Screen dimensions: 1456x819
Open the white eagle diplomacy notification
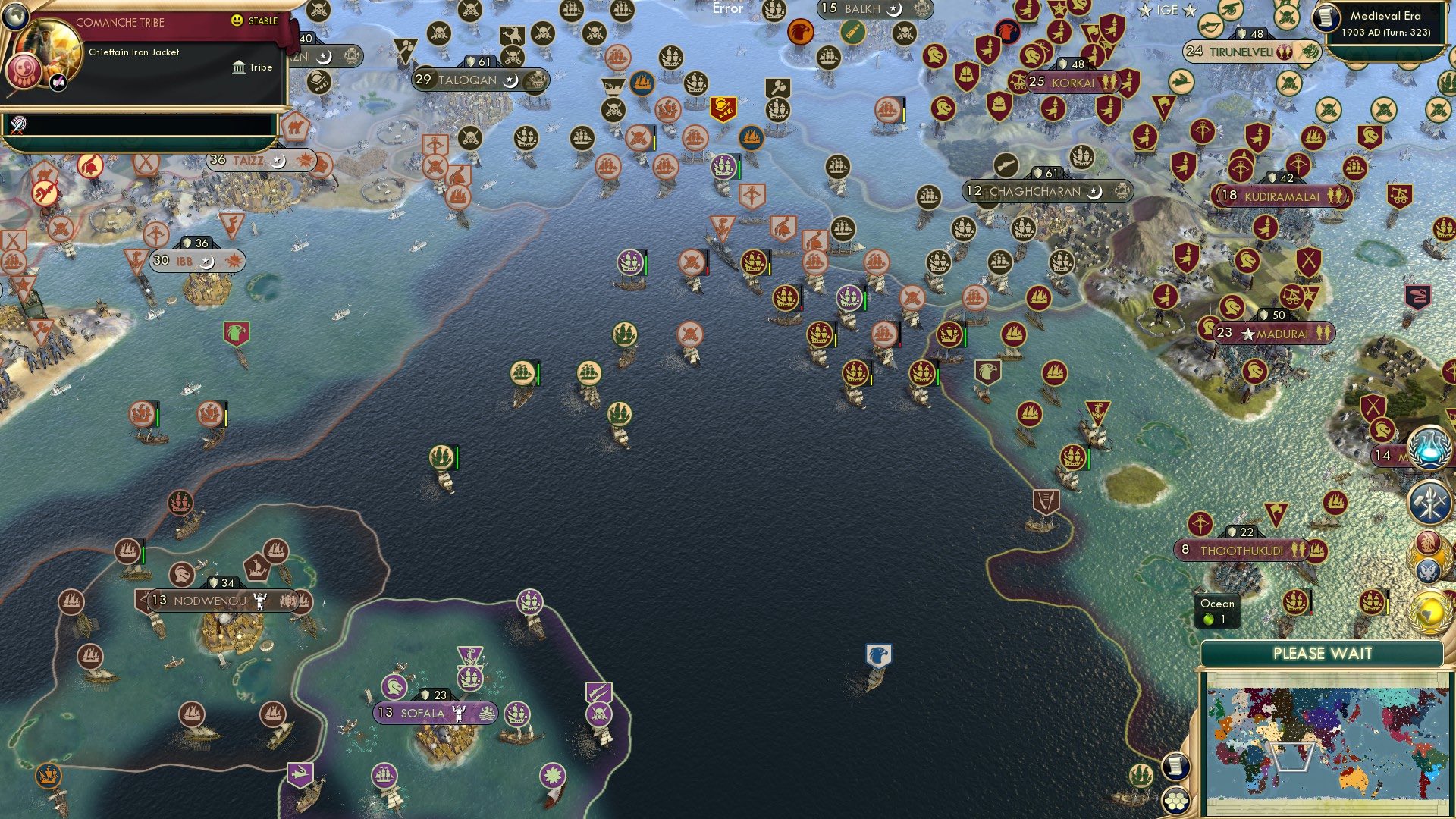(1427, 570)
